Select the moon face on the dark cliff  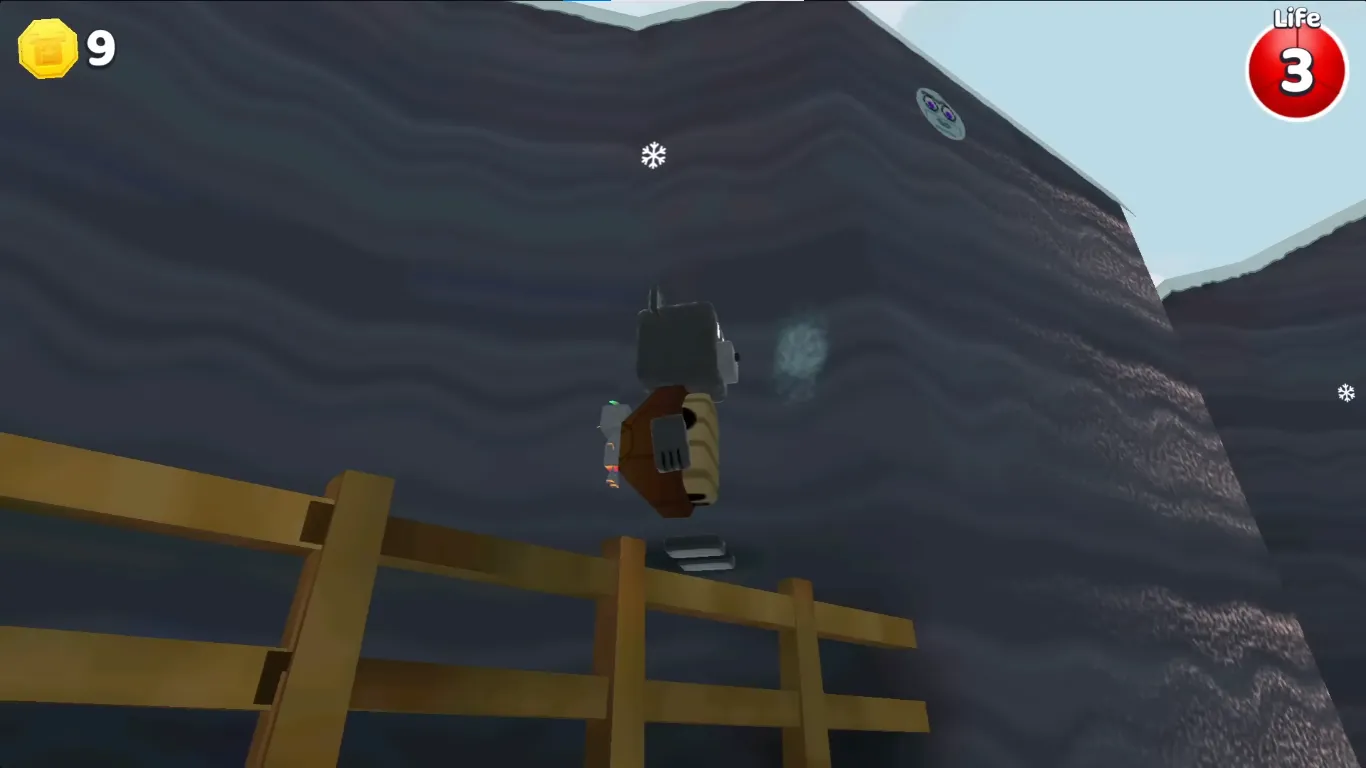tap(938, 113)
